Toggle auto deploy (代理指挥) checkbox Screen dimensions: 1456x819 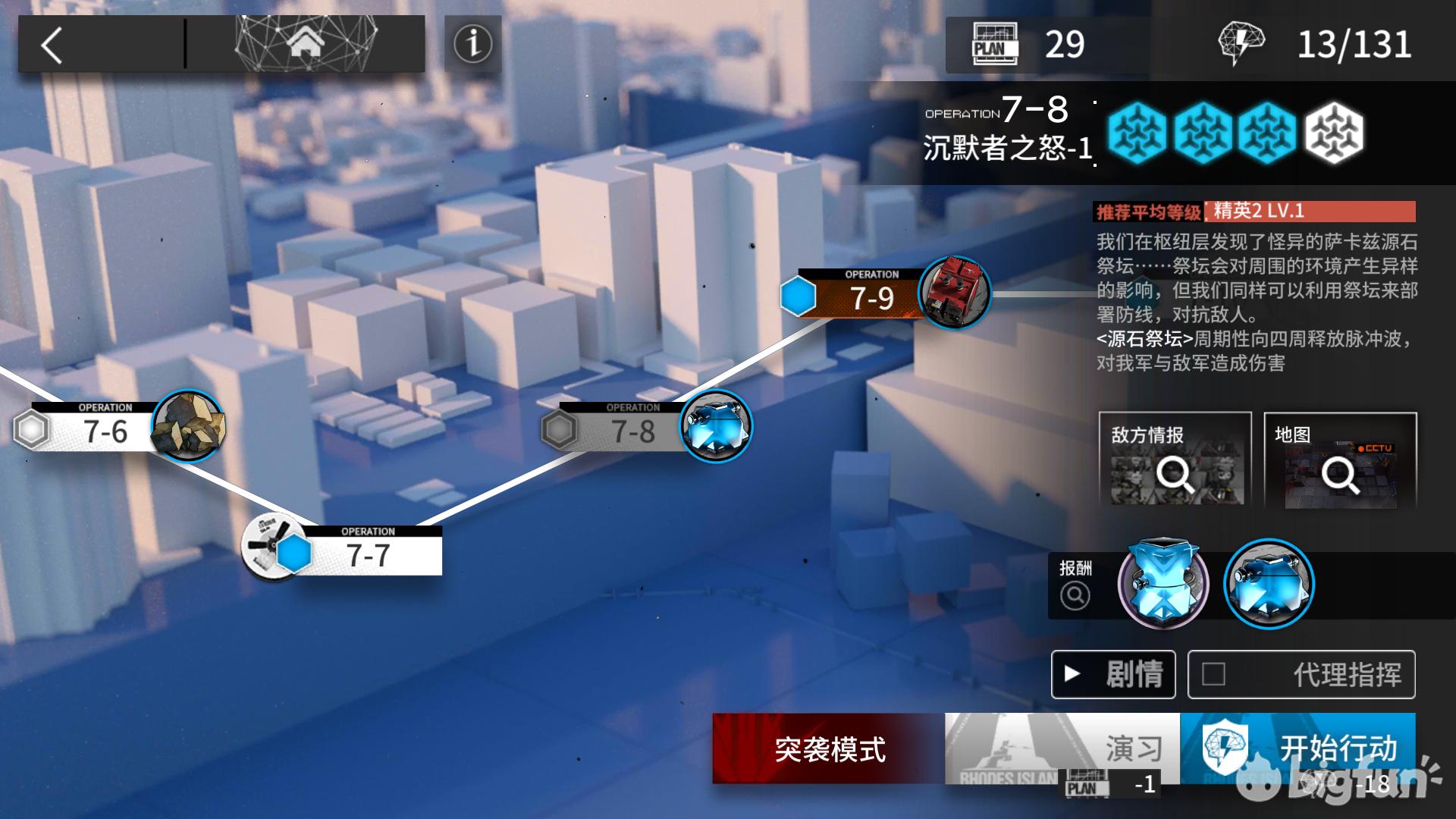(x=1213, y=674)
